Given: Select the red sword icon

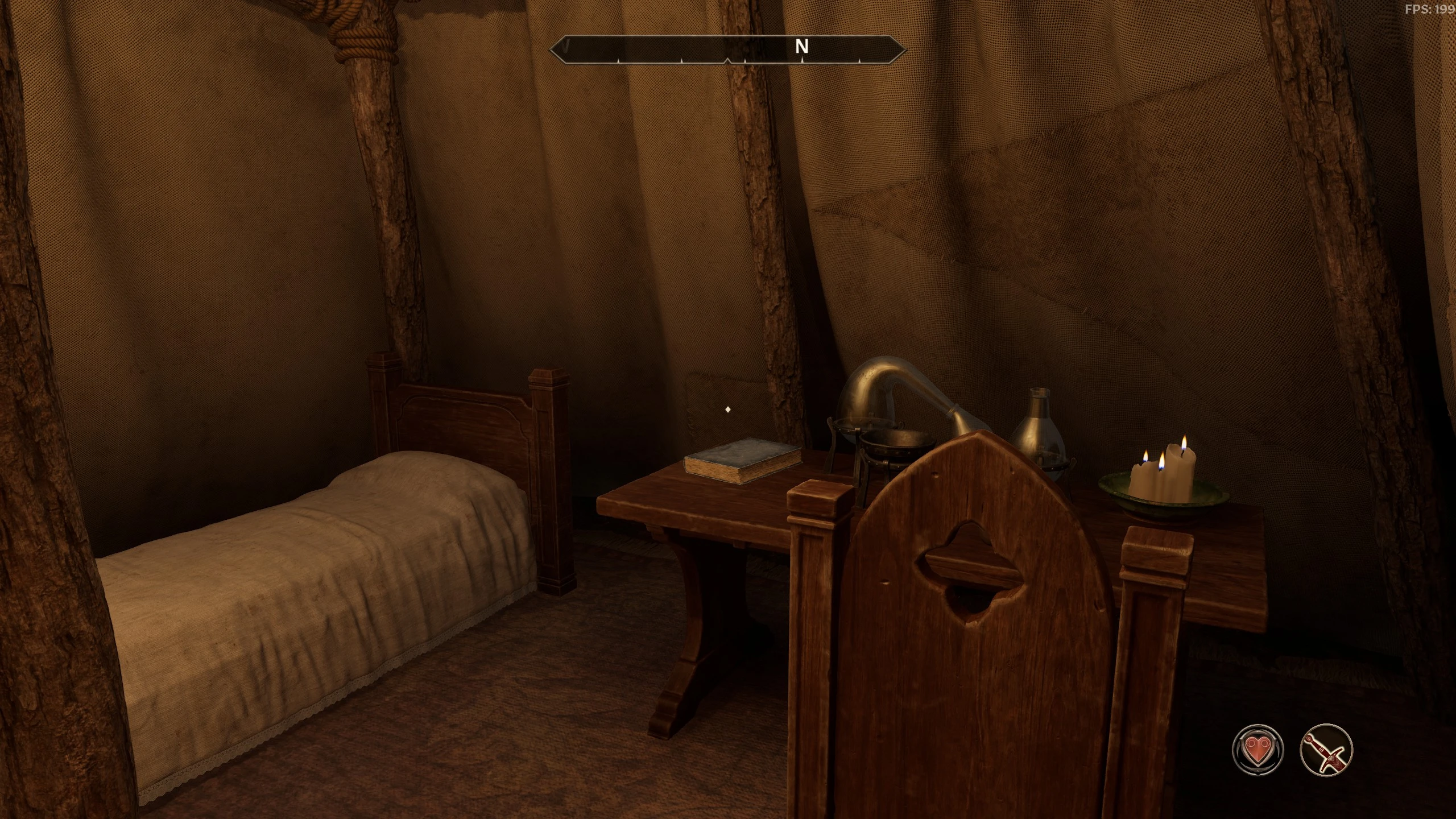Looking at the screenshot, I should coord(1326,749).
